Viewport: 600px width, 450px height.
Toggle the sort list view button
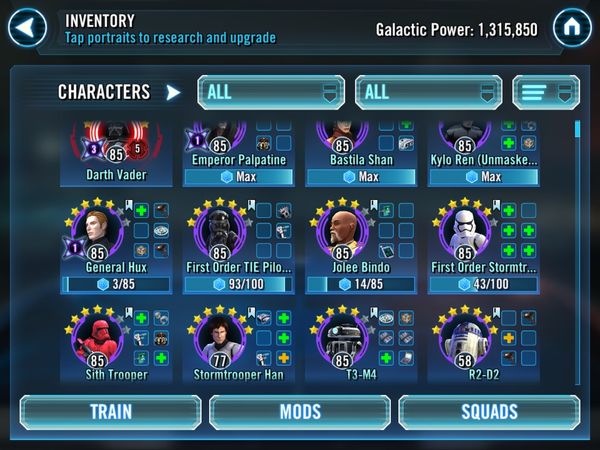pyautogui.click(x=546, y=92)
